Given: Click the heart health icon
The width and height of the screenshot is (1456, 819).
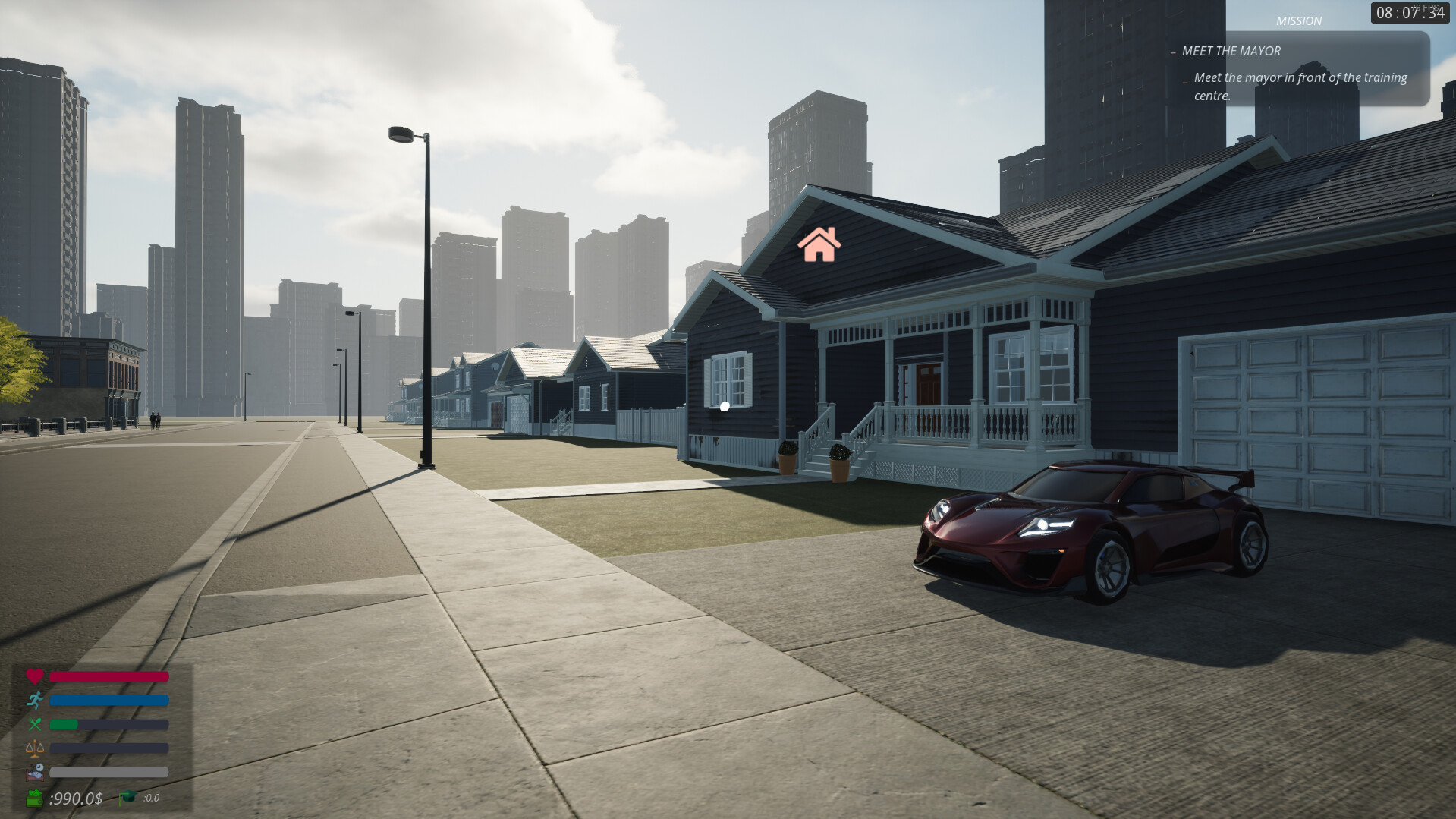Looking at the screenshot, I should (36, 676).
